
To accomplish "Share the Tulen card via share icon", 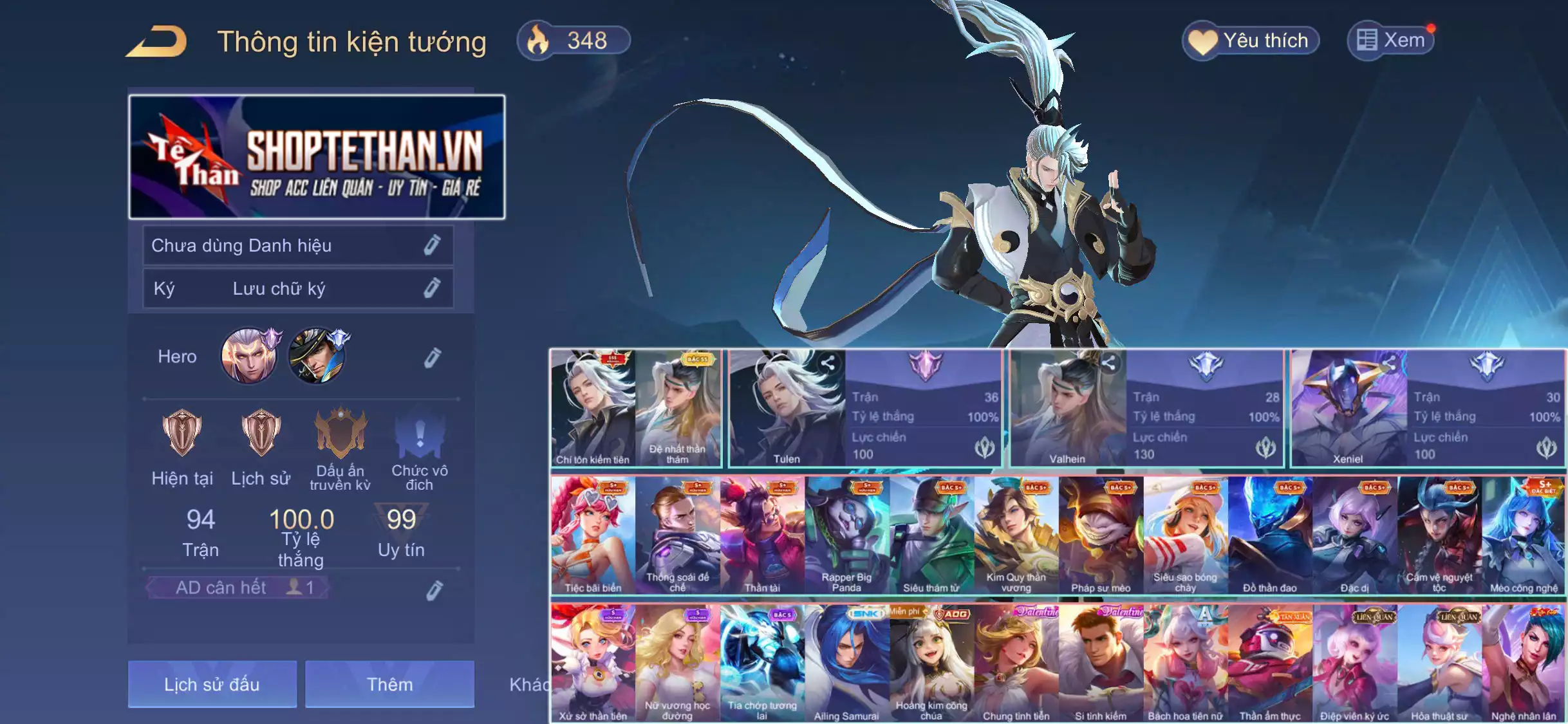I will 828,364.
